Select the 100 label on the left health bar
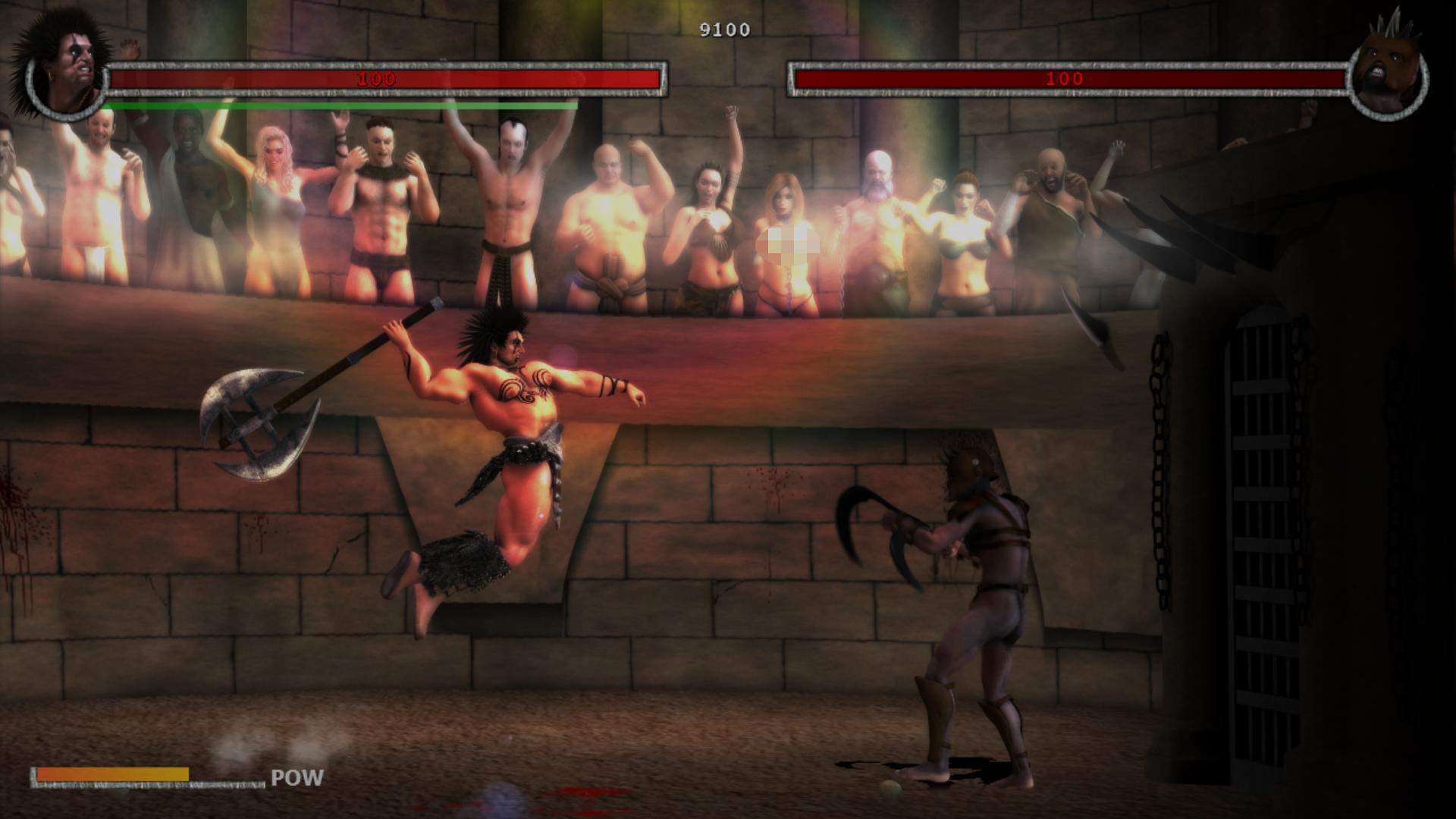 377,78
